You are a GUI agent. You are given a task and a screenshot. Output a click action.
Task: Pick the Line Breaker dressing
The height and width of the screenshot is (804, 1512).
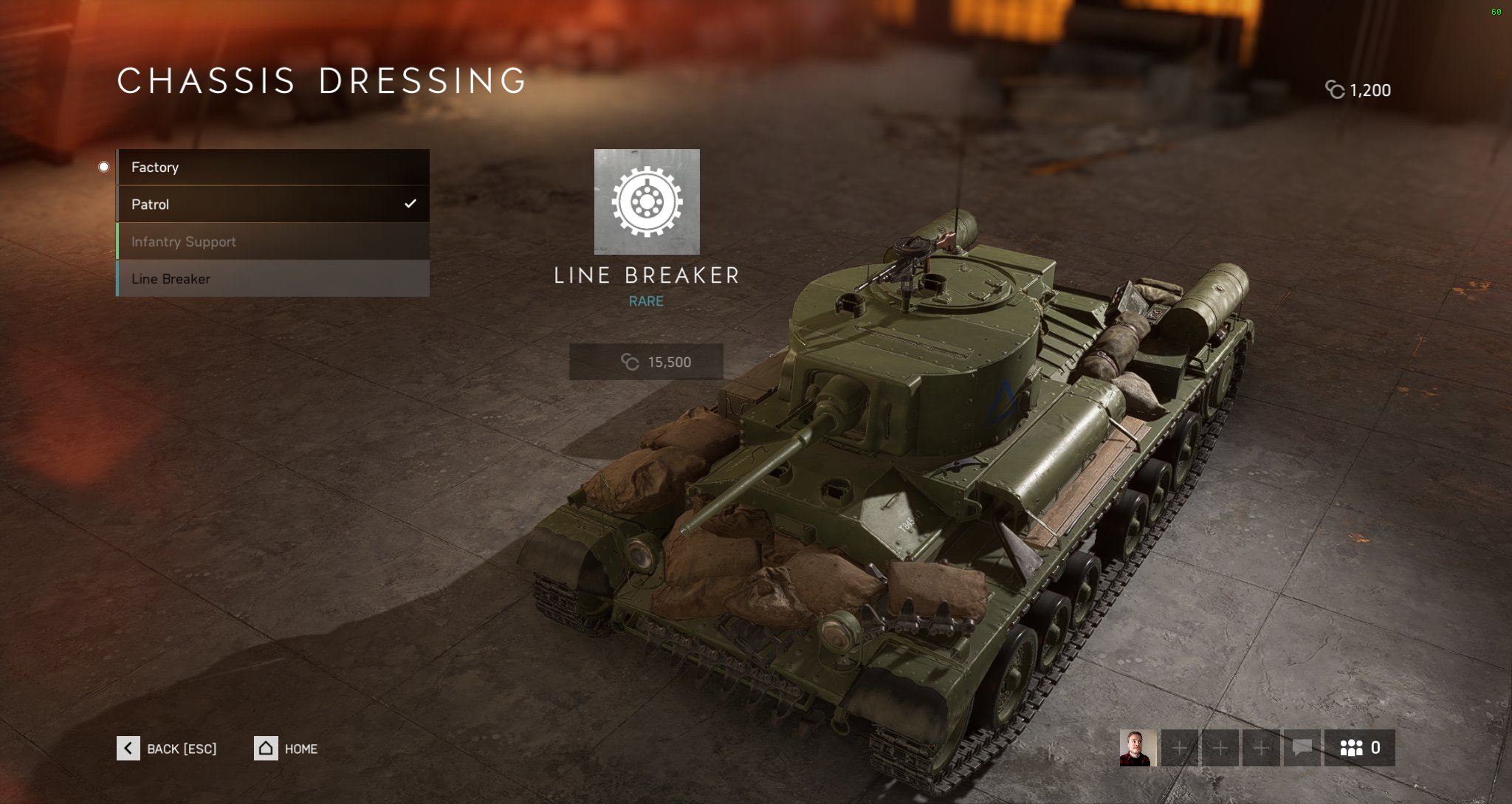(x=272, y=279)
